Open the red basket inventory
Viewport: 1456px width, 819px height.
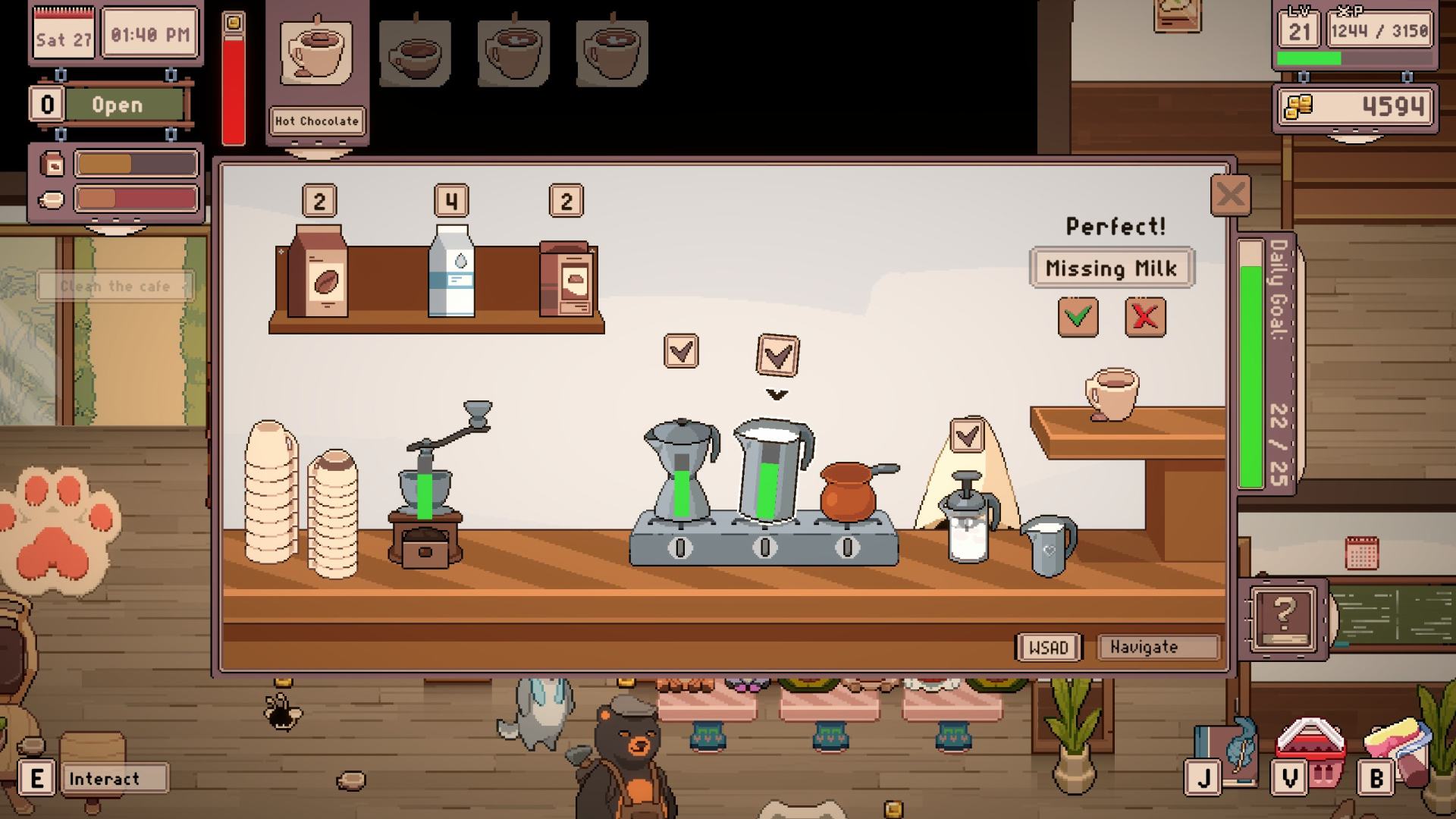[x=1310, y=752]
